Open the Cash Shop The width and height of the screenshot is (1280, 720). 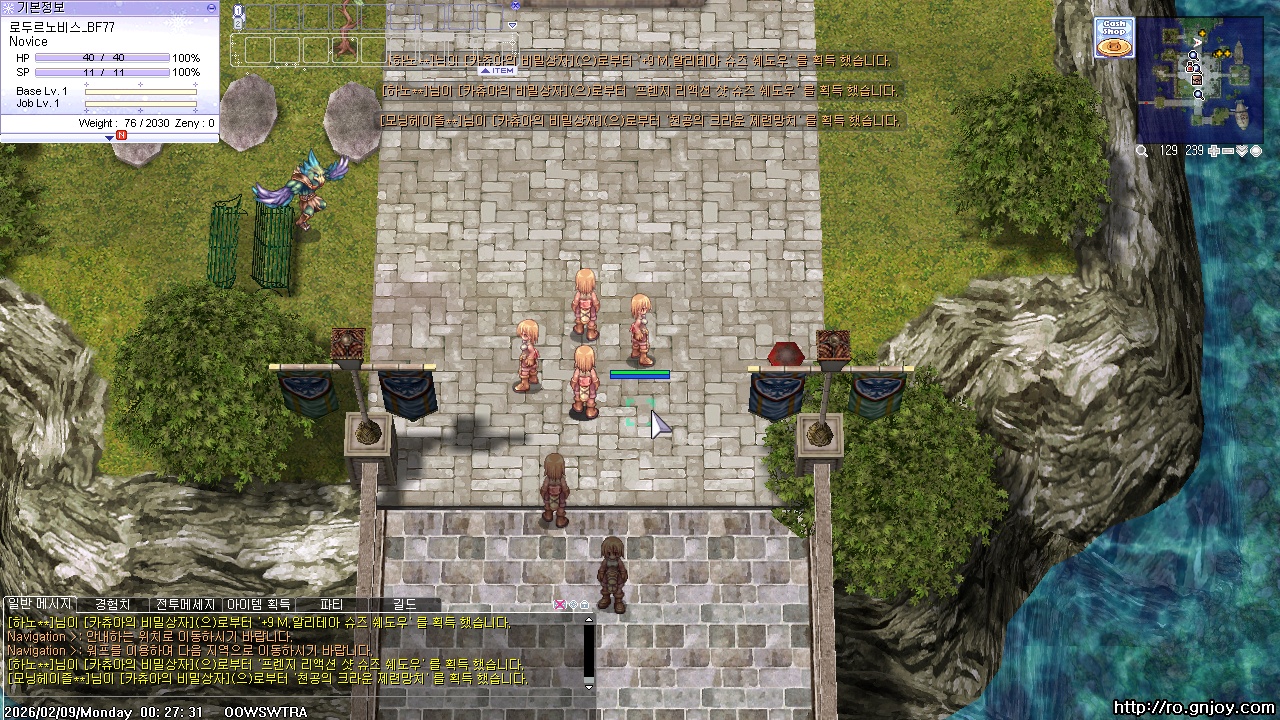[x=1113, y=38]
